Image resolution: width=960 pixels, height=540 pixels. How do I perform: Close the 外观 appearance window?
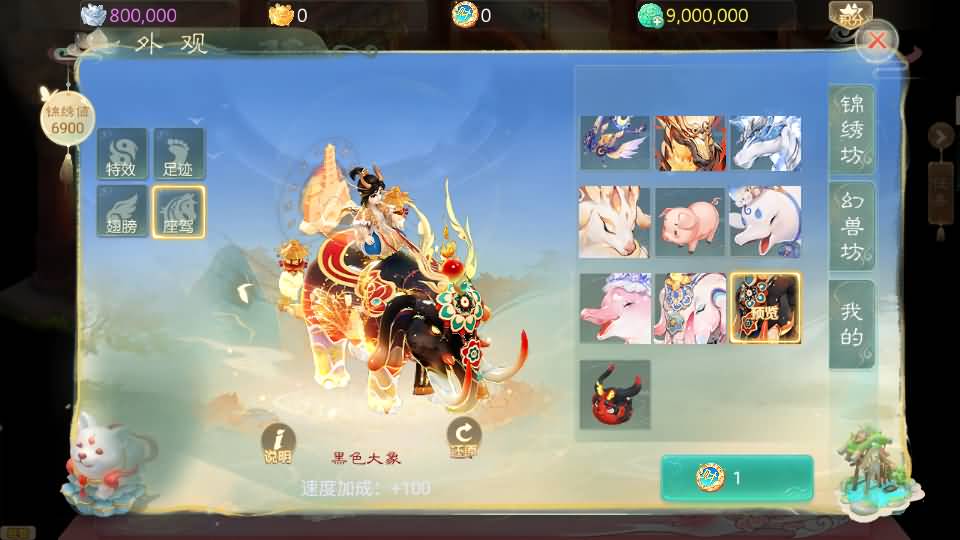pyautogui.click(x=877, y=41)
